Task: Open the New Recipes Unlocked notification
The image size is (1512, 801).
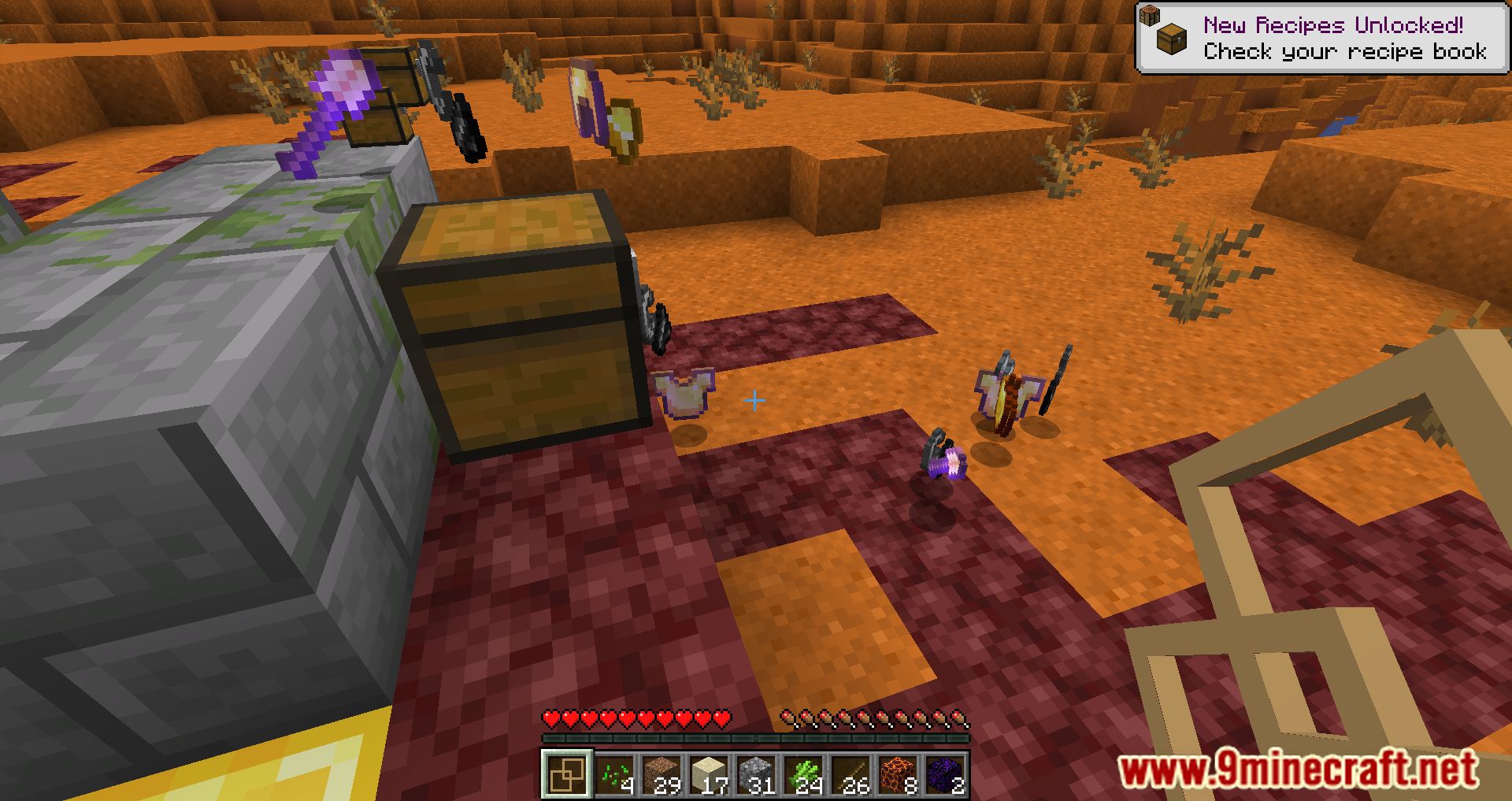Action: coord(1323,35)
